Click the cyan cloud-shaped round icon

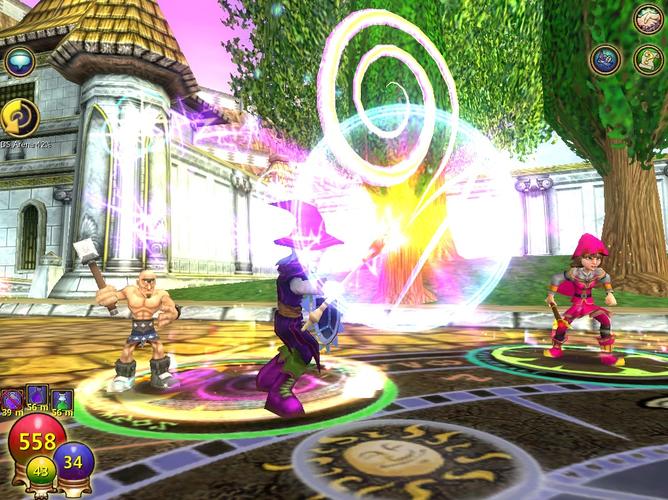click(19, 62)
